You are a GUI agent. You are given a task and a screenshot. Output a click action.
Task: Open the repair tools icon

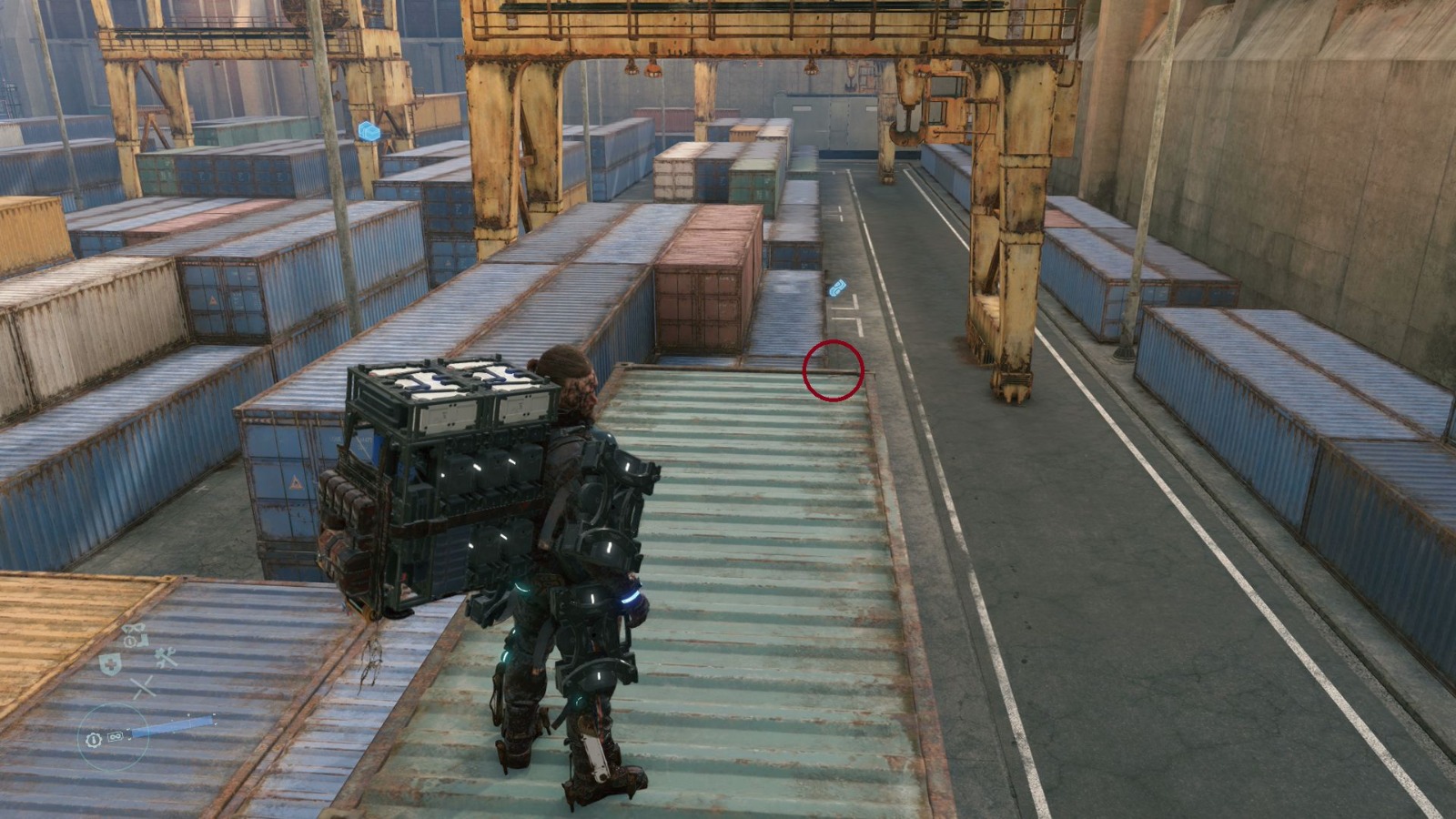pos(165,658)
